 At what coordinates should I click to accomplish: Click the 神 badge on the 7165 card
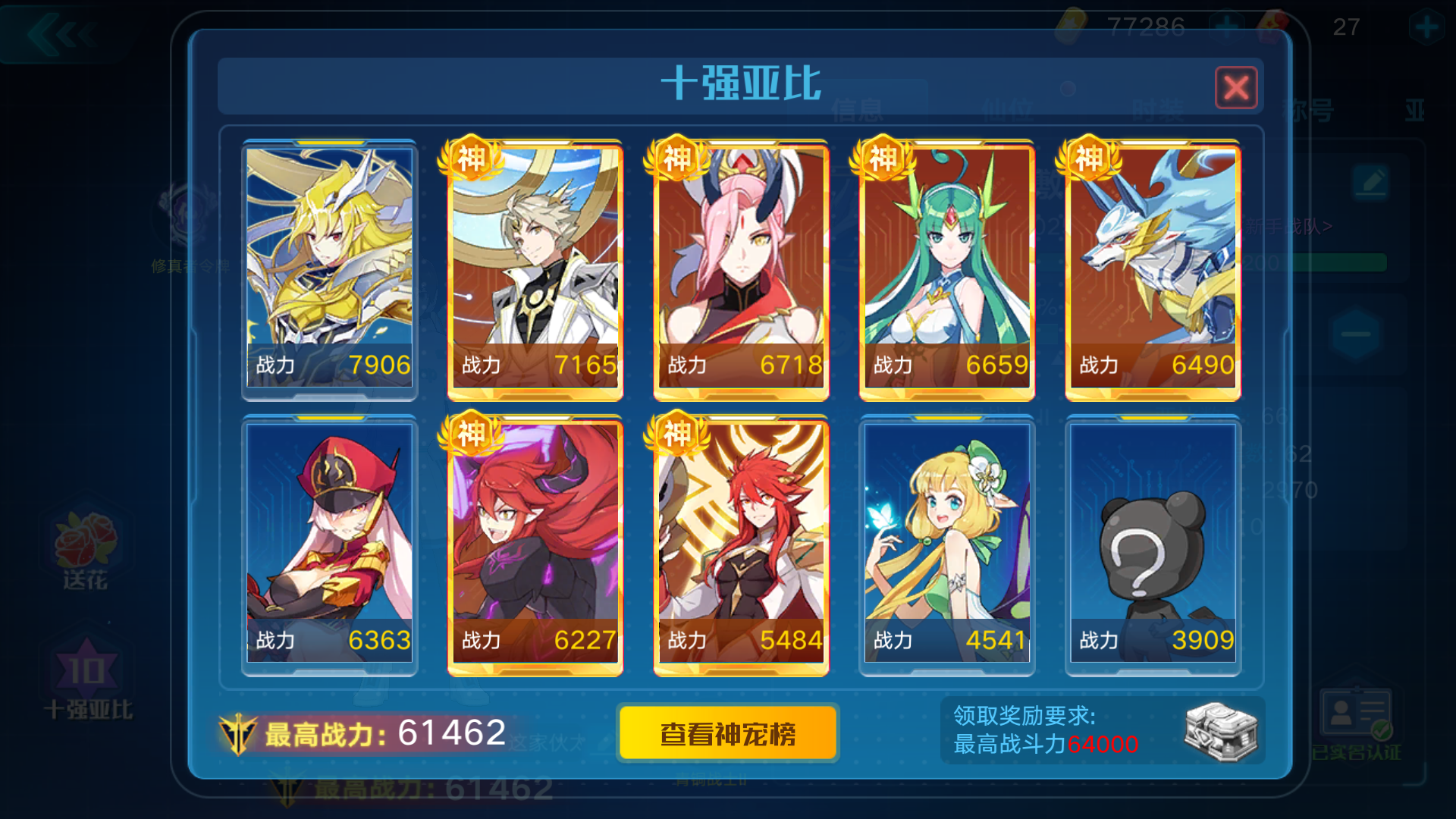pyautogui.click(x=470, y=158)
